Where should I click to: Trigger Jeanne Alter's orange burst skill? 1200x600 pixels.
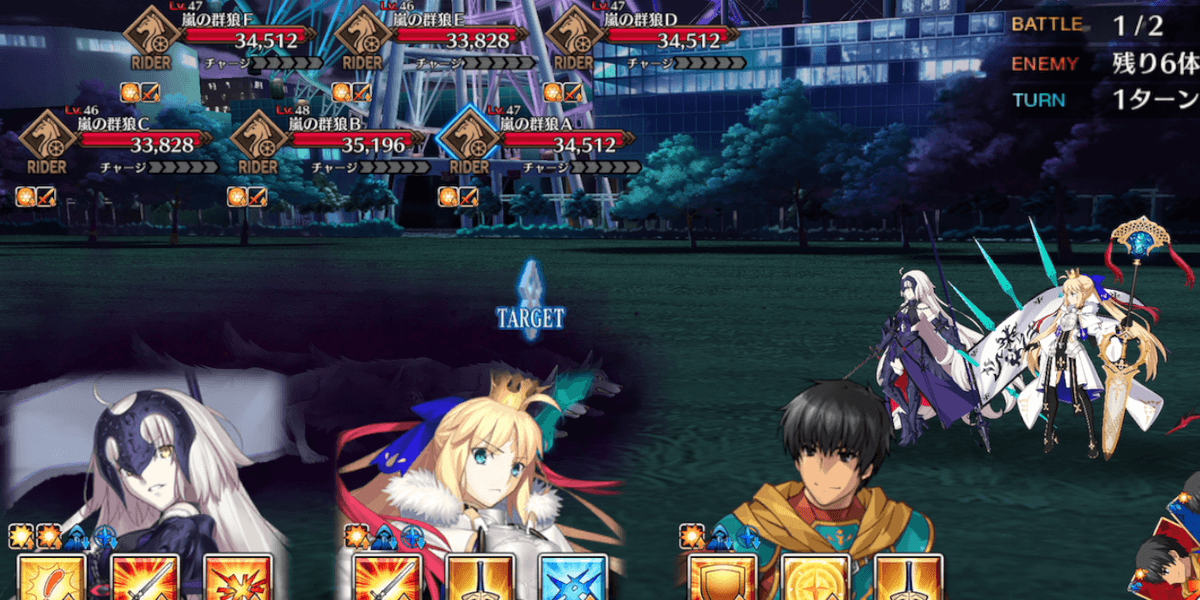[238, 579]
